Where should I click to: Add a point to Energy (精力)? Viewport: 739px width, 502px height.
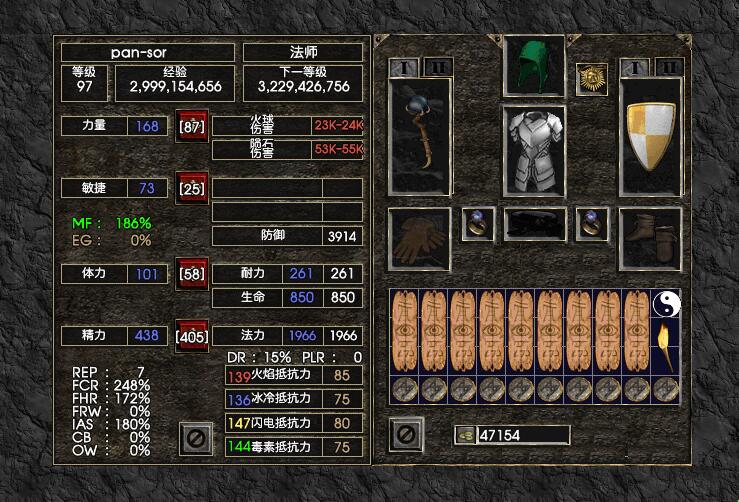point(192,336)
